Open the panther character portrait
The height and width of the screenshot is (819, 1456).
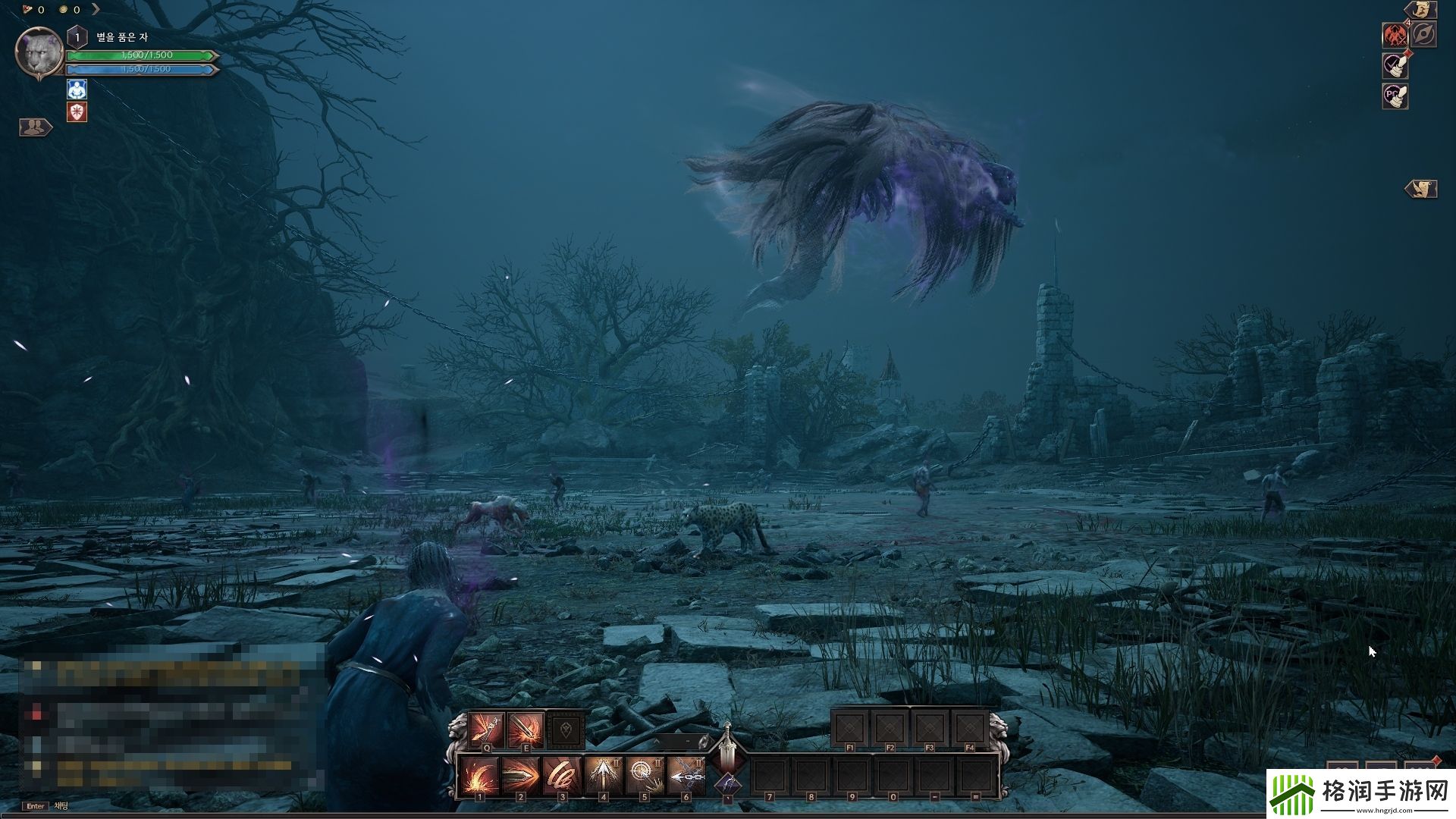pyautogui.click(x=39, y=53)
